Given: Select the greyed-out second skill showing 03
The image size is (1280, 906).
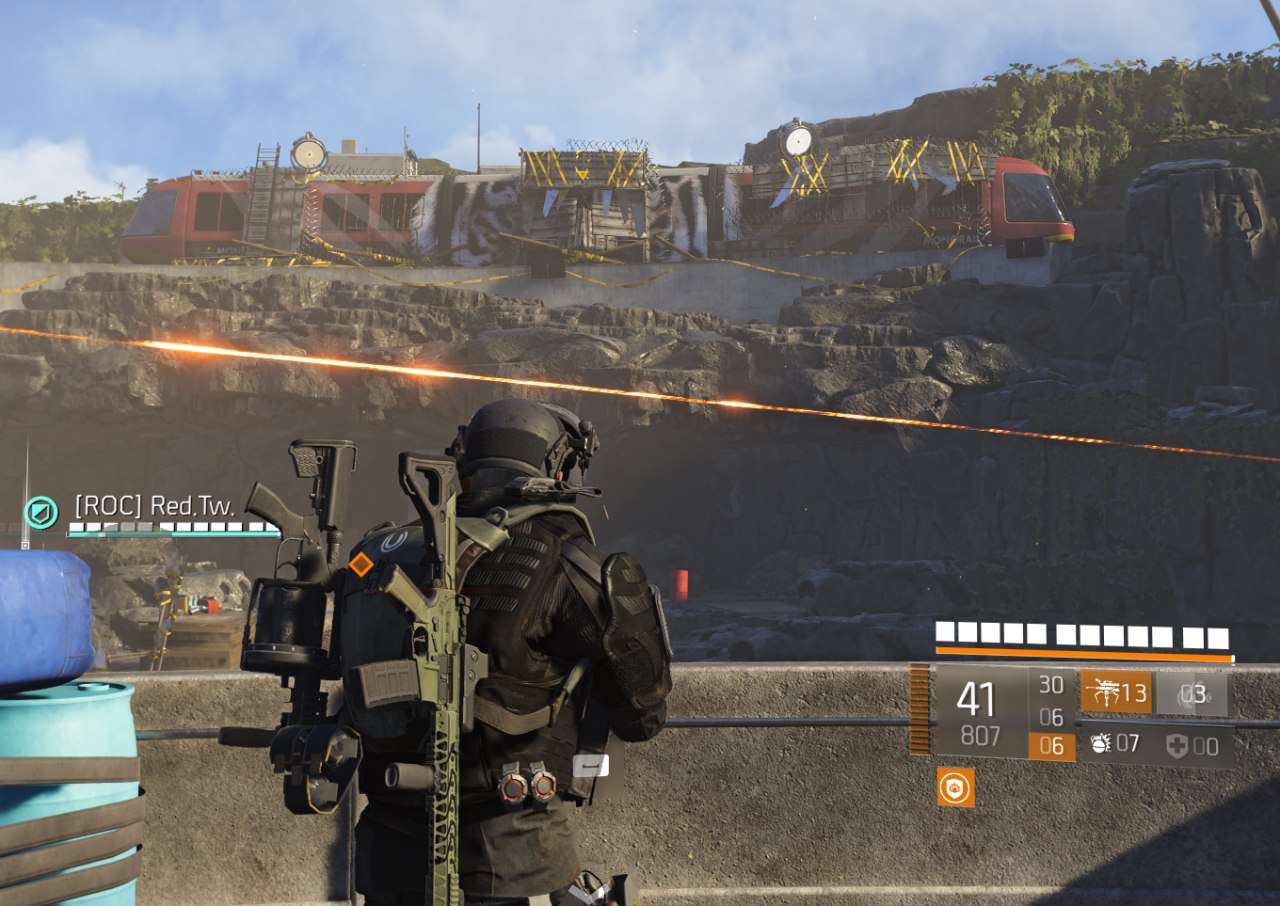Looking at the screenshot, I should click(x=1192, y=693).
